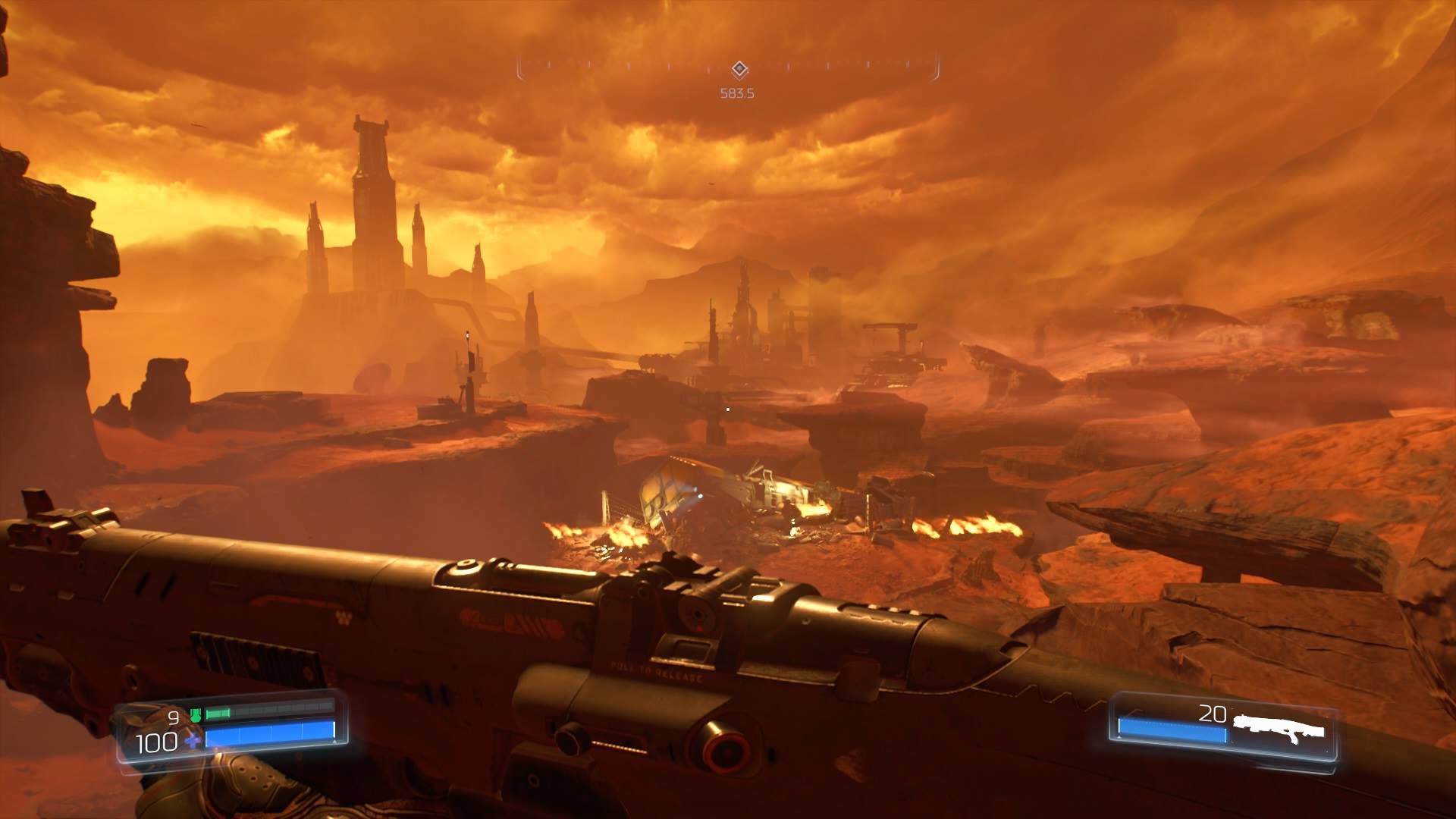Image resolution: width=1456 pixels, height=819 pixels.
Task: Click the green armor shield icon
Action: pyautogui.click(x=195, y=715)
